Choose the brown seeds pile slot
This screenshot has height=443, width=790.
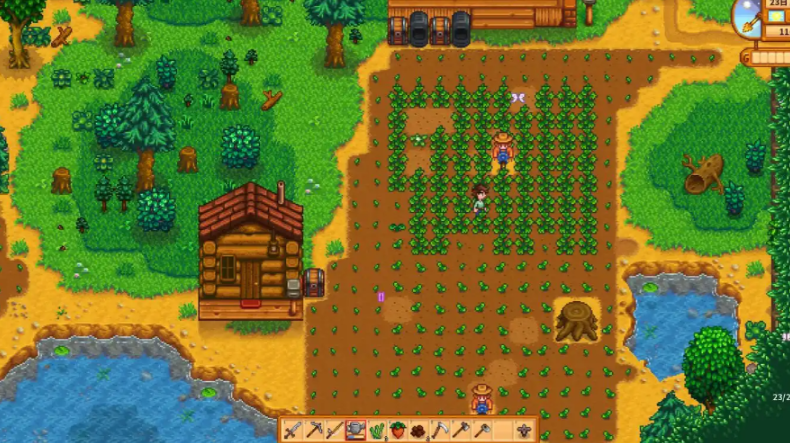pos(418,431)
